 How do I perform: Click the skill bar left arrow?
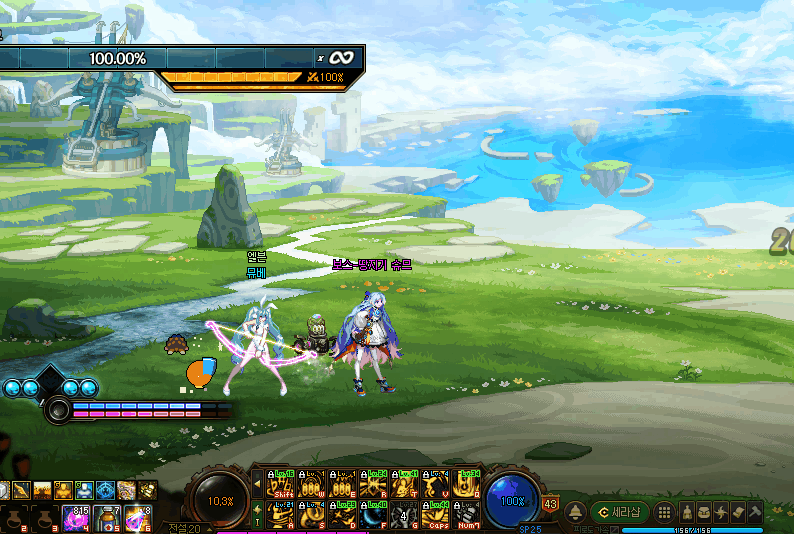click(x=255, y=484)
